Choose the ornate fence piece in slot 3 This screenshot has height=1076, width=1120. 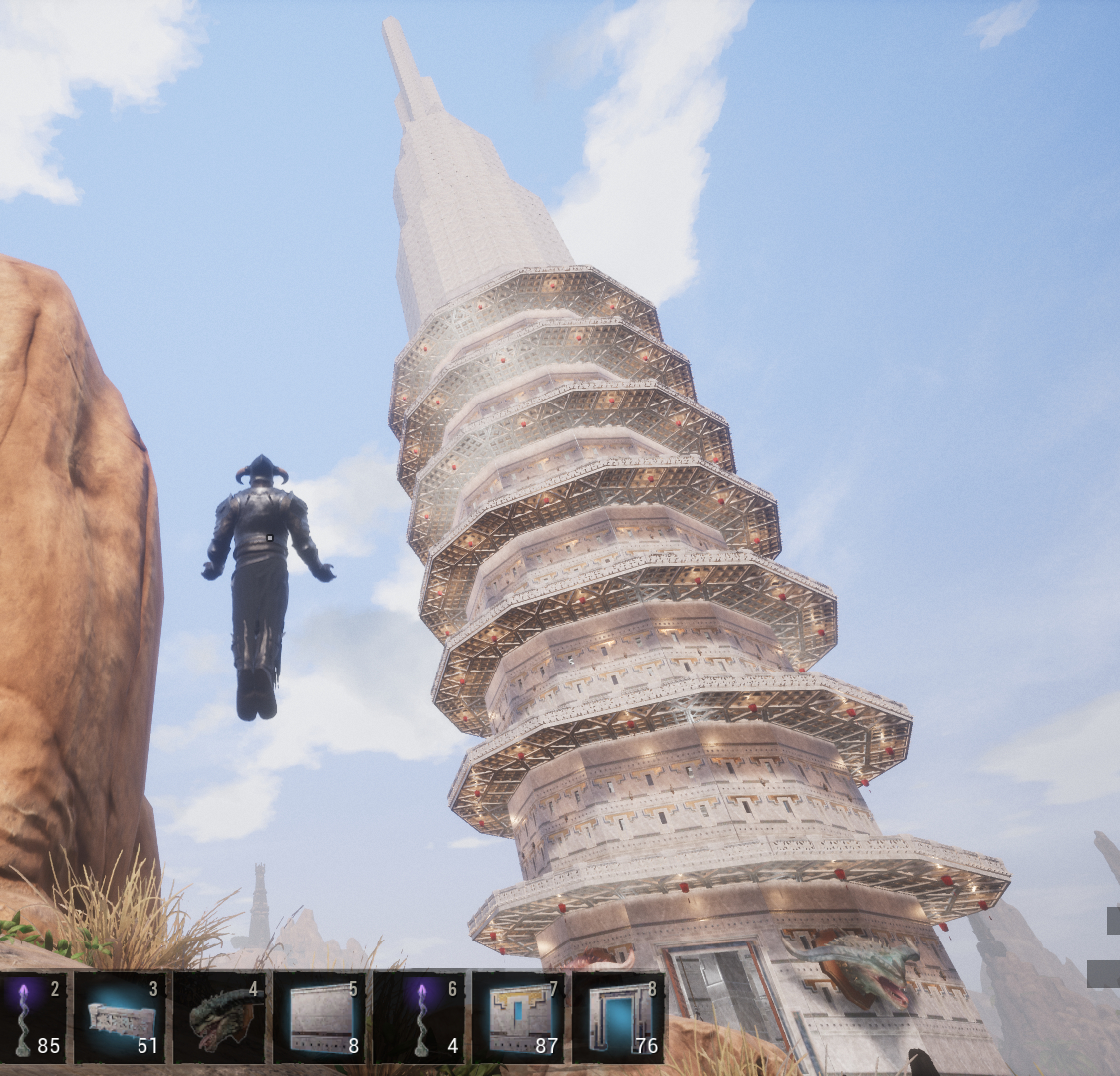[120, 1017]
